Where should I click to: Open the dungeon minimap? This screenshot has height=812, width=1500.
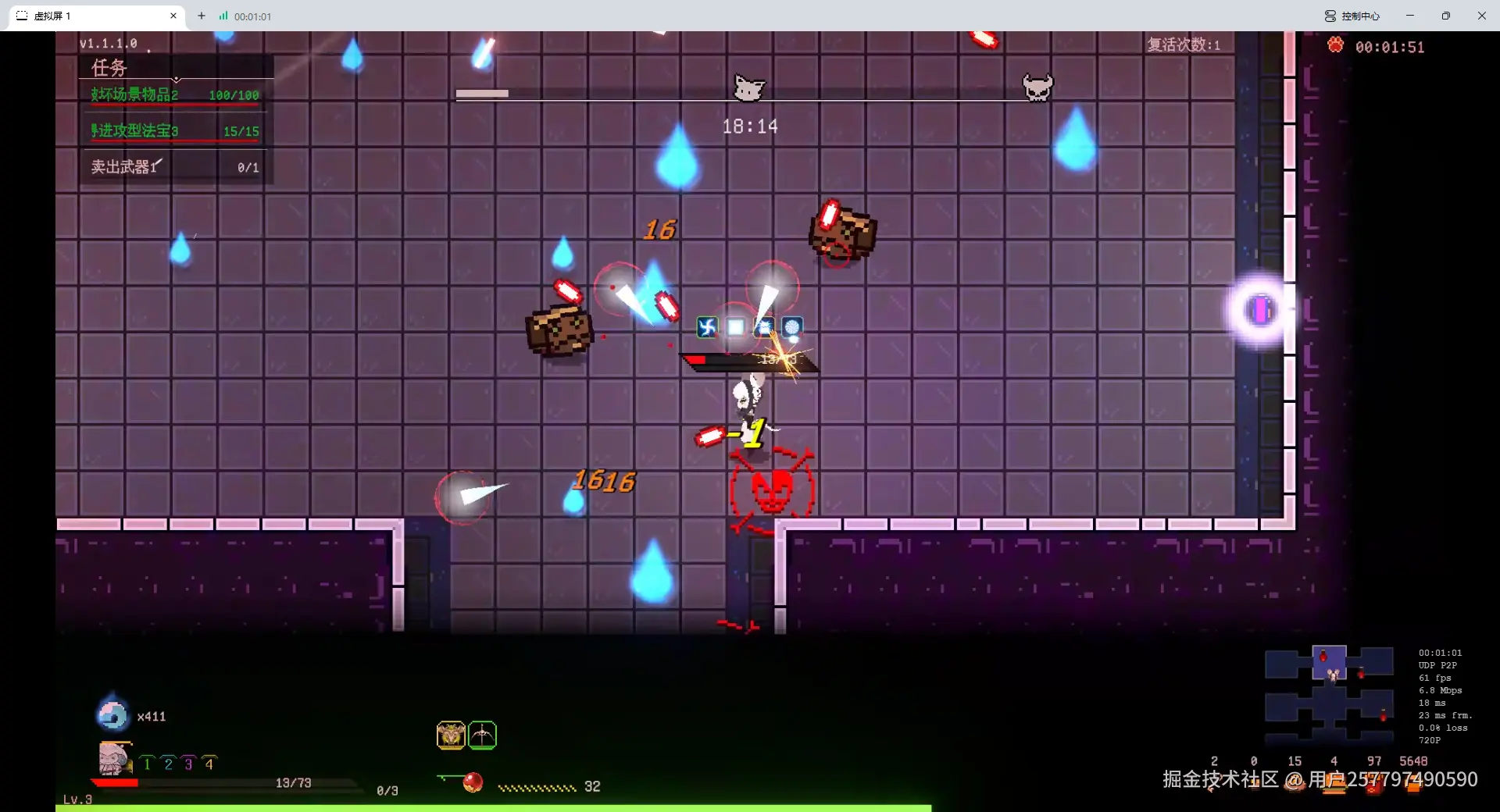tap(1329, 692)
